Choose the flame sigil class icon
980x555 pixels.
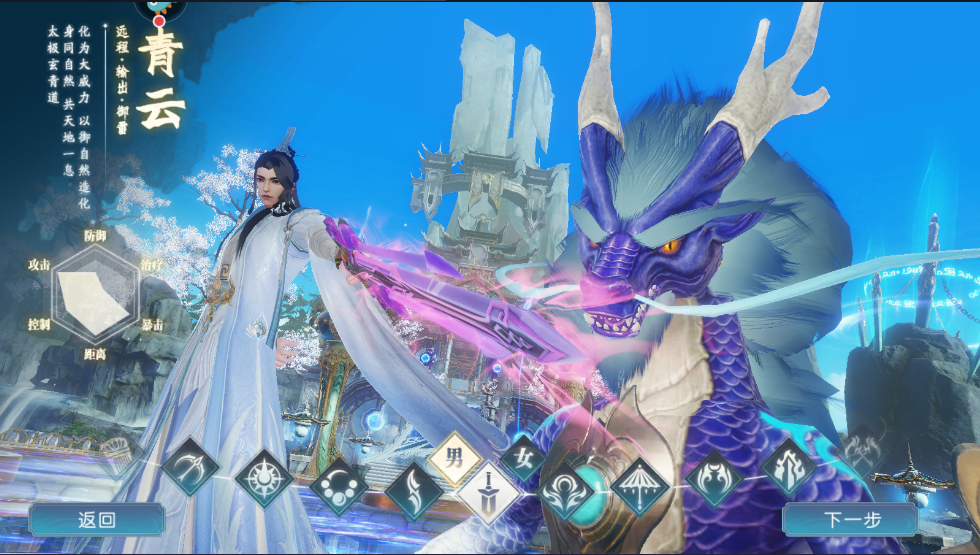788,465
